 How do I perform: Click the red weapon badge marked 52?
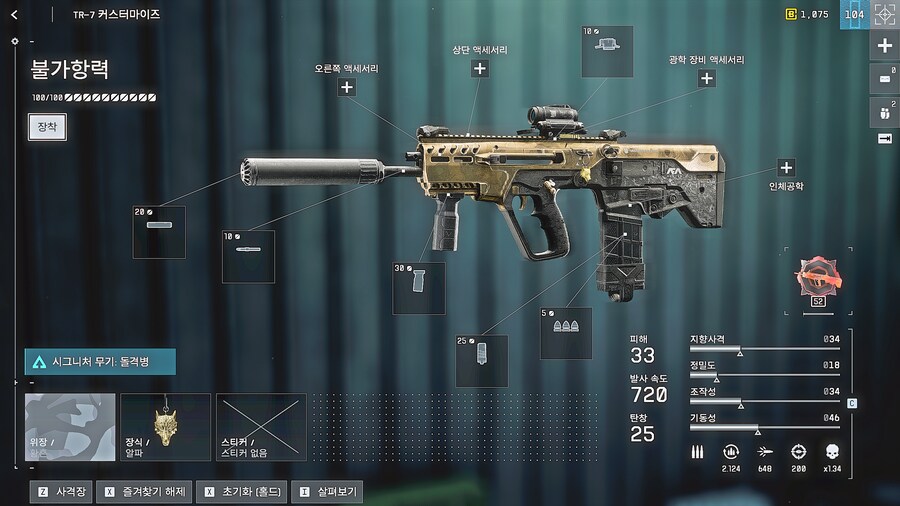816,279
